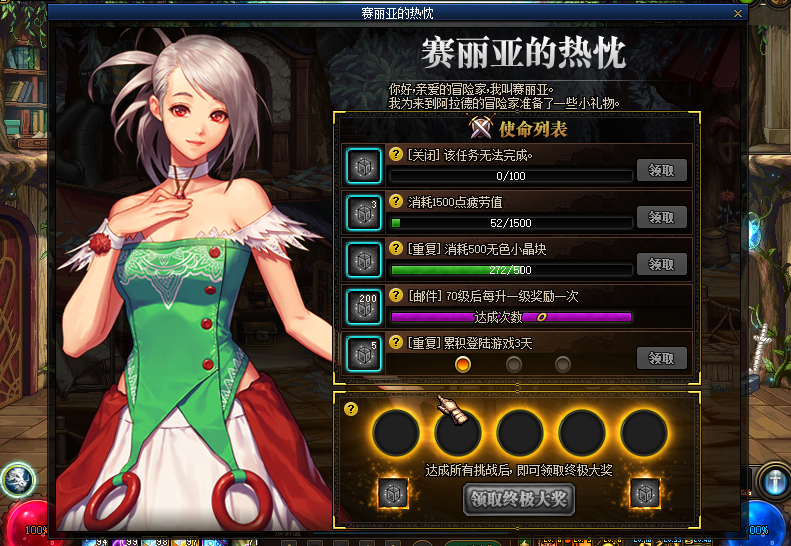This screenshot has height=546, width=791.
Task: Select reward box icon of 500无色小晶块 mission
Action: pyautogui.click(x=361, y=259)
